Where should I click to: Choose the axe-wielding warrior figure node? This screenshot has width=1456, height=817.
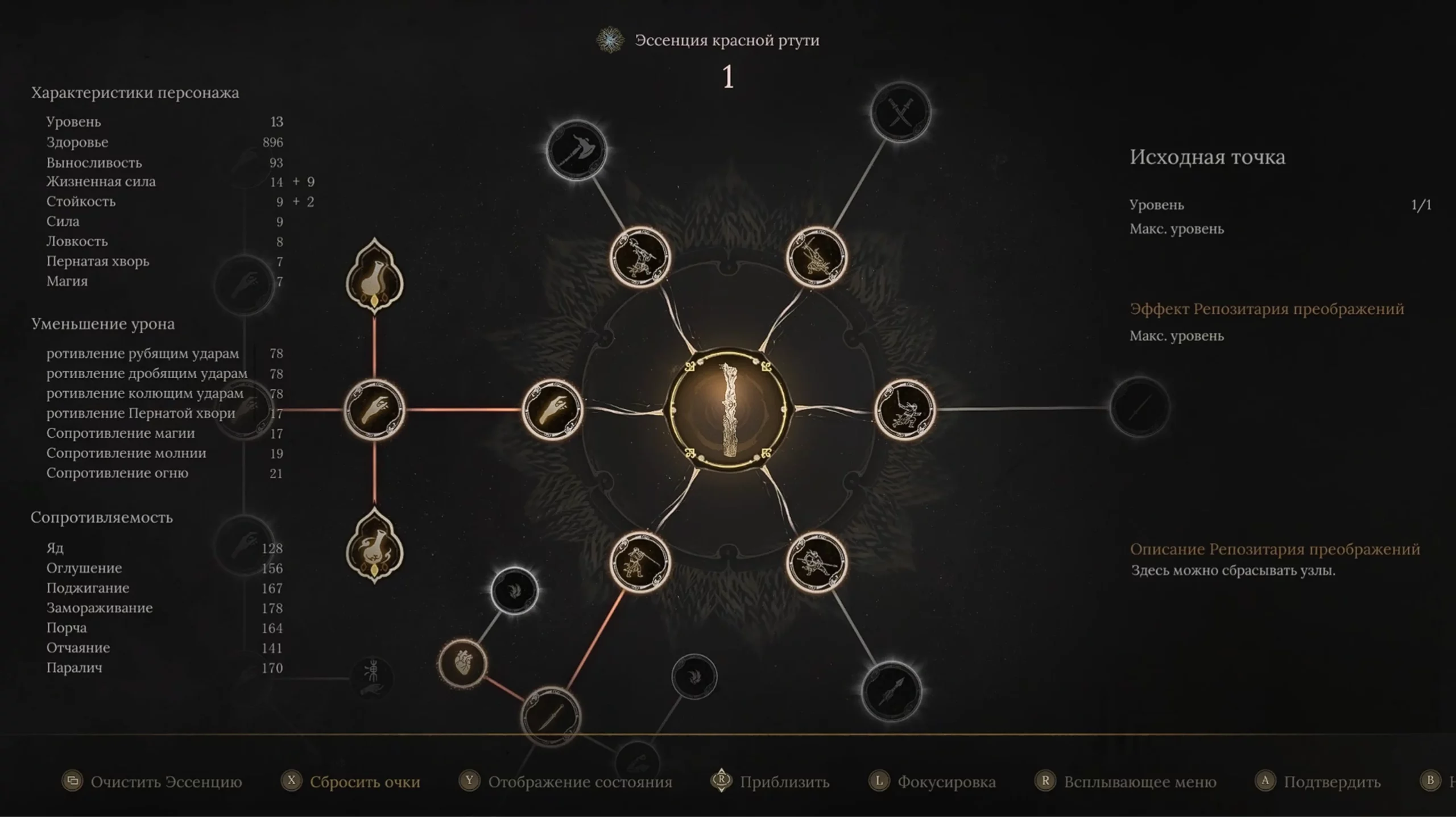(640, 257)
